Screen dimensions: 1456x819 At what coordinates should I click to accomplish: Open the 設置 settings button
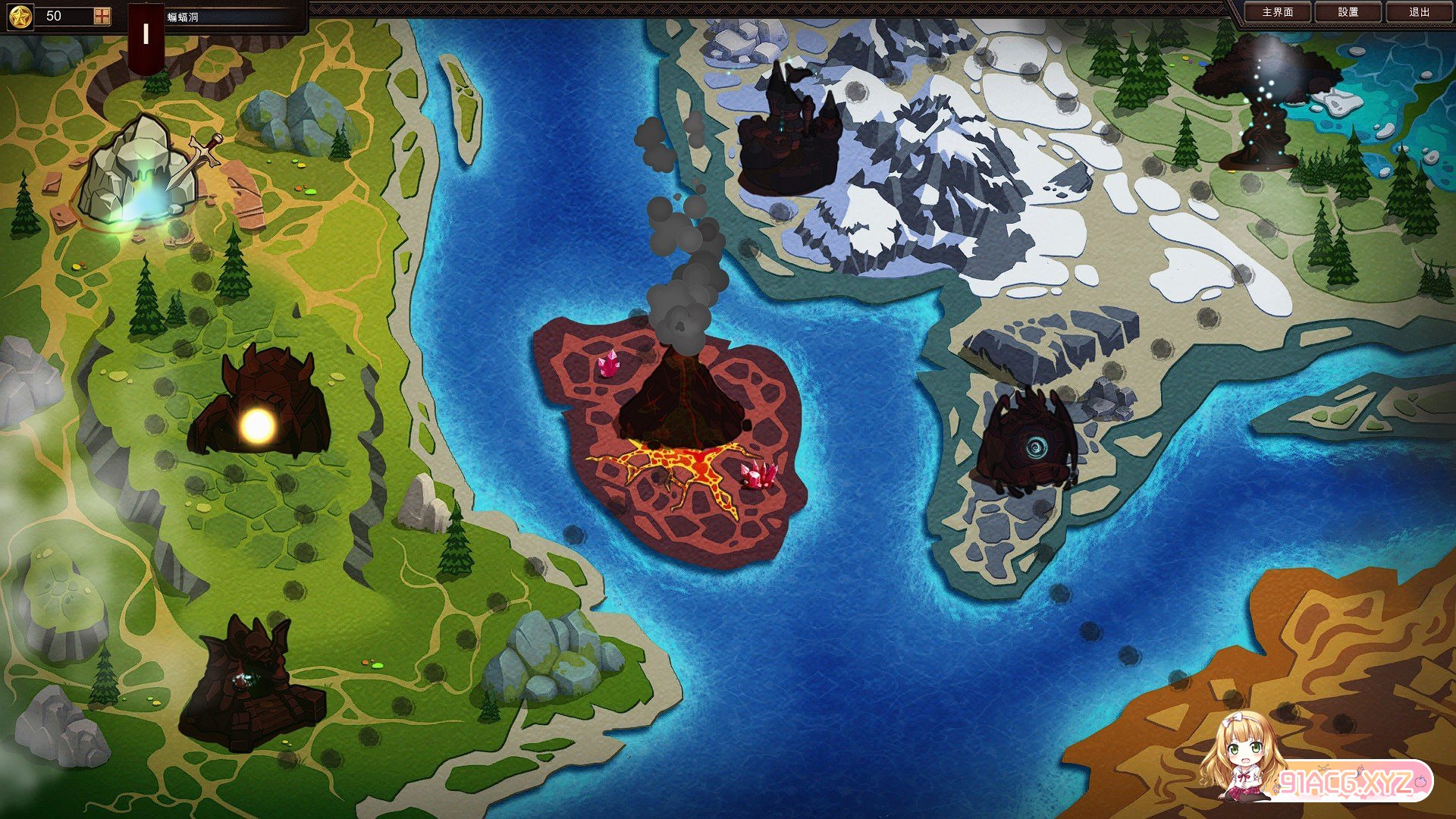[x=1348, y=12]
